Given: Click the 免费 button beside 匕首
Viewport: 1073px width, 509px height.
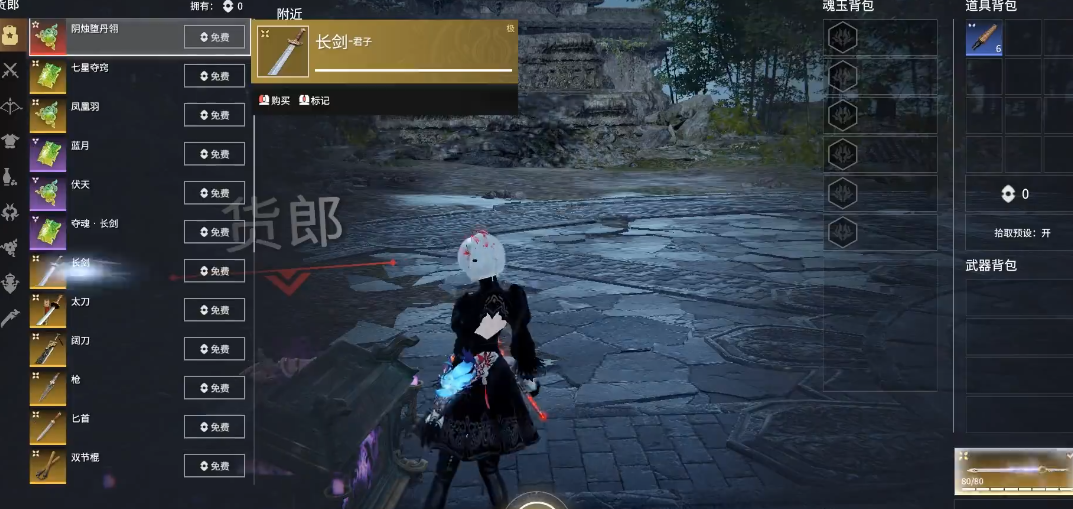Looking at the screenshot, I should [214, 427].
